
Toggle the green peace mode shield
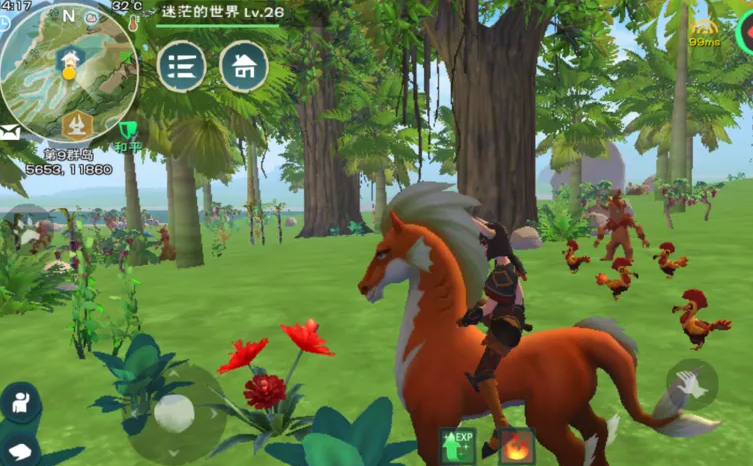pyautogui.click(x=127, y=130)
